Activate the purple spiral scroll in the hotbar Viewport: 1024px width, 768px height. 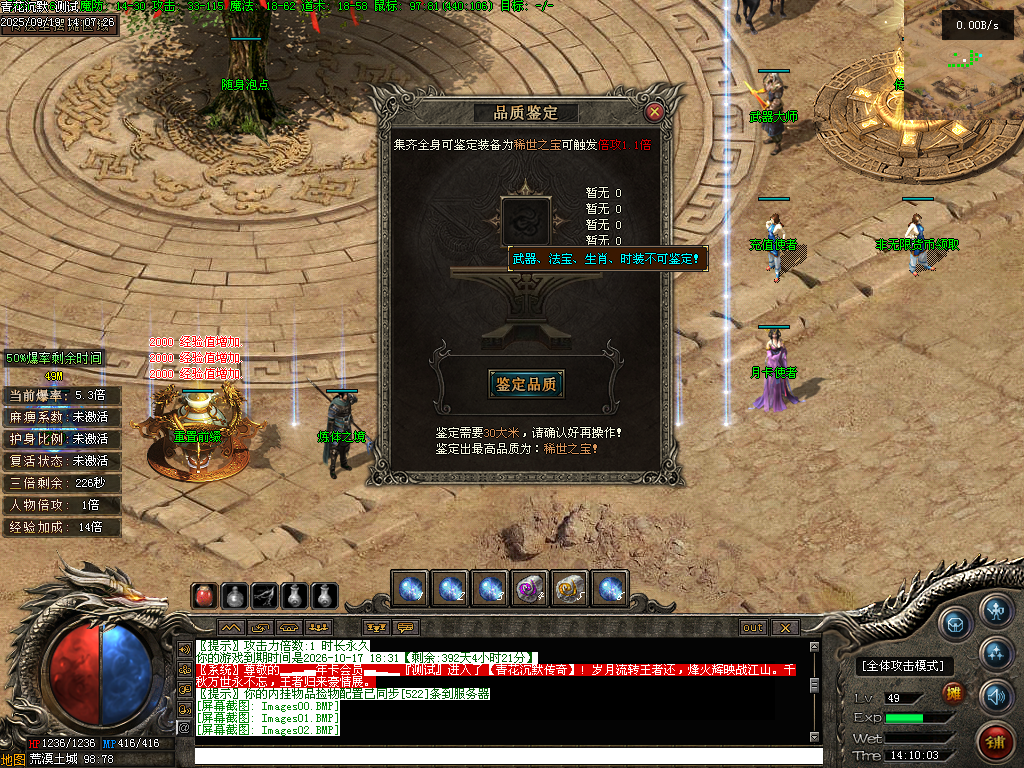(x=530, y=589)
